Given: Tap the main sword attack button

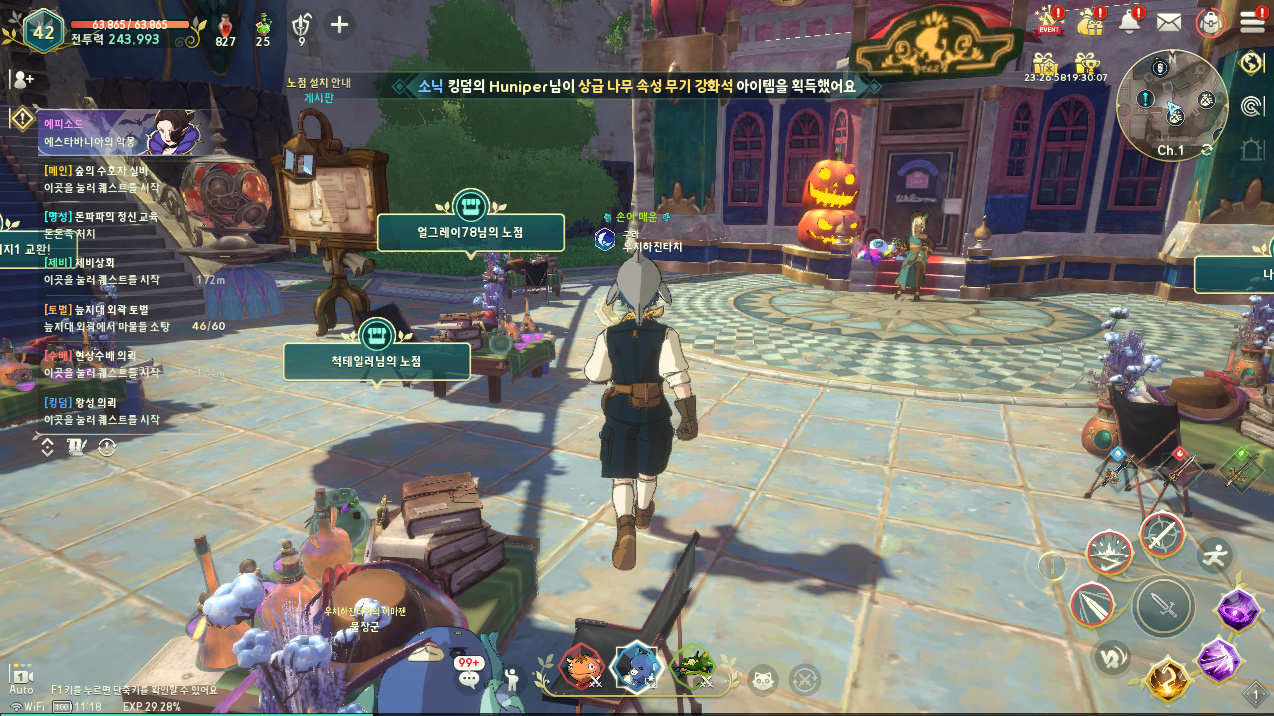Looking at the screenshot, I should tap(1163, 606).
